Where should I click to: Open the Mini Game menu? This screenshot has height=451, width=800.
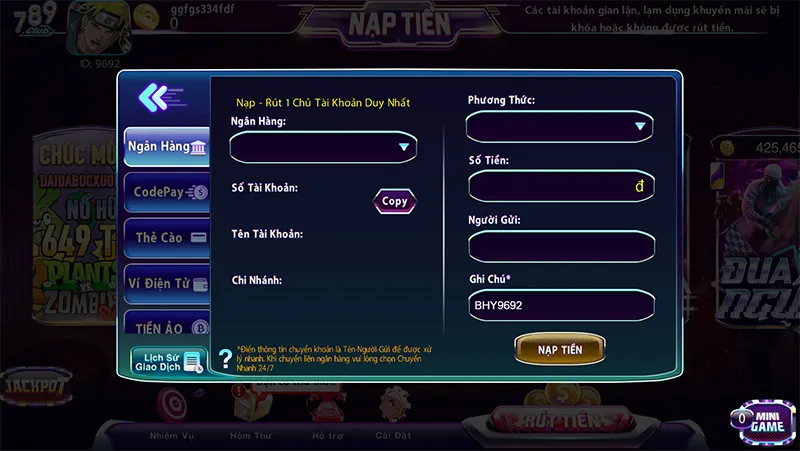(760, 420)
